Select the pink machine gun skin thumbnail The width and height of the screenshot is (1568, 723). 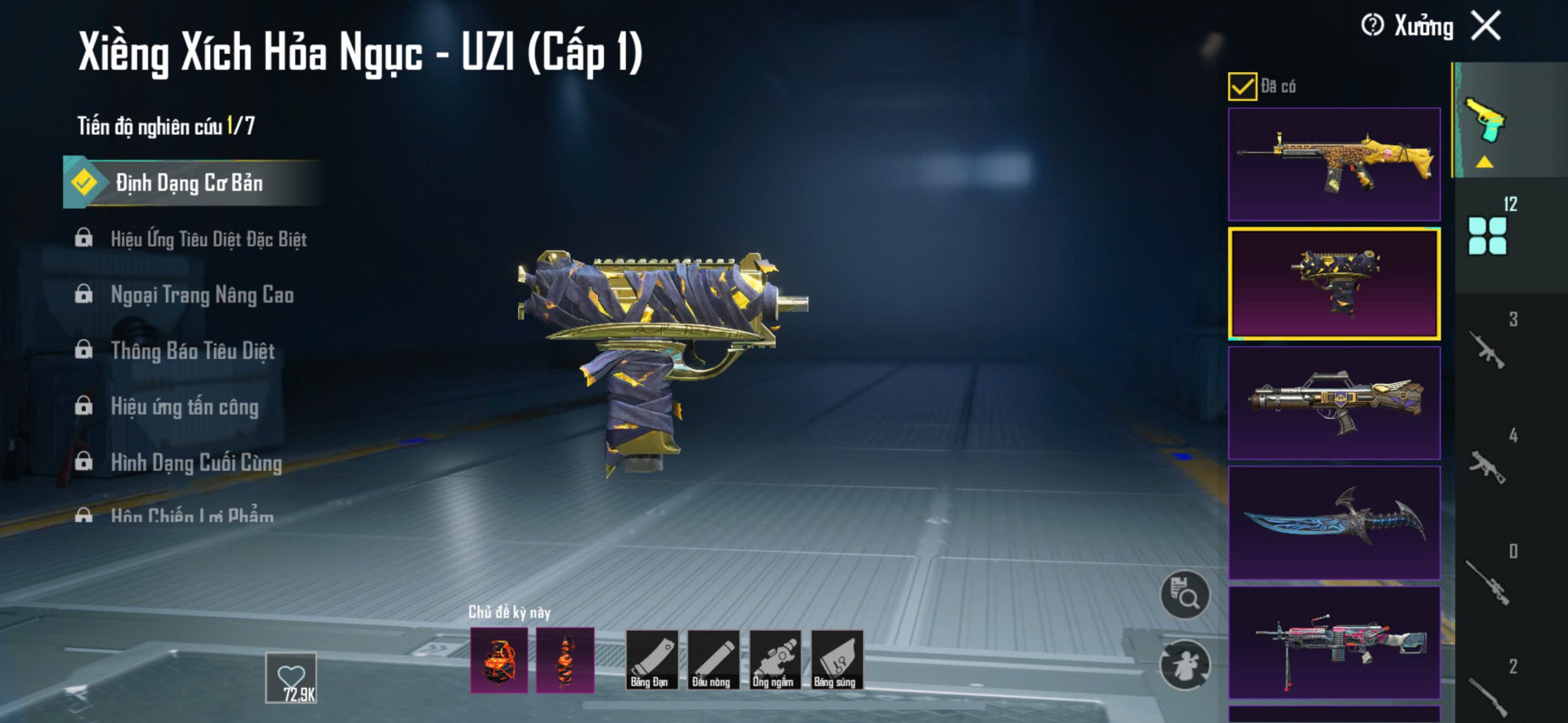[1334, 642]
